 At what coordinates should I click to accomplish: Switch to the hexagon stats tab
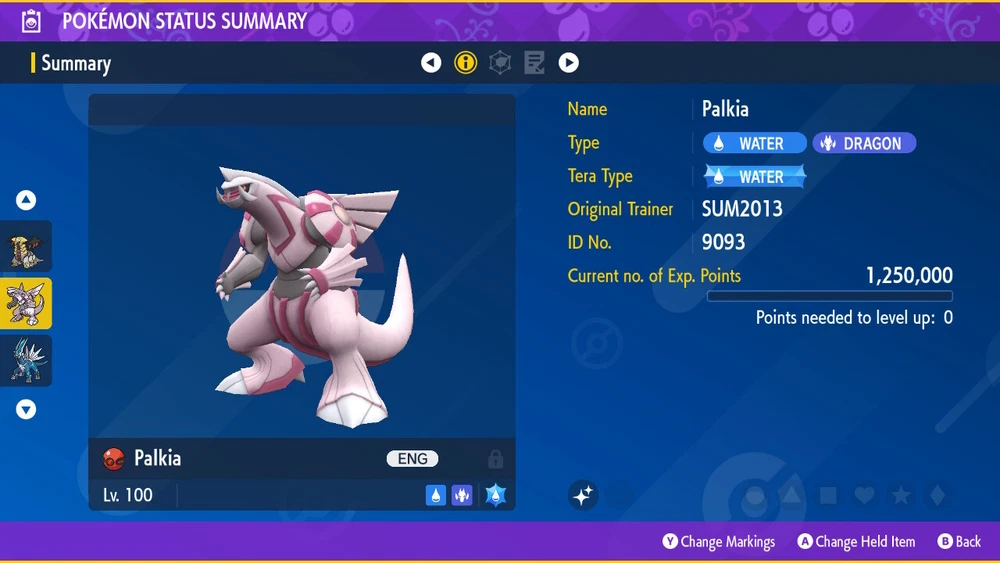tap(499, 63)
